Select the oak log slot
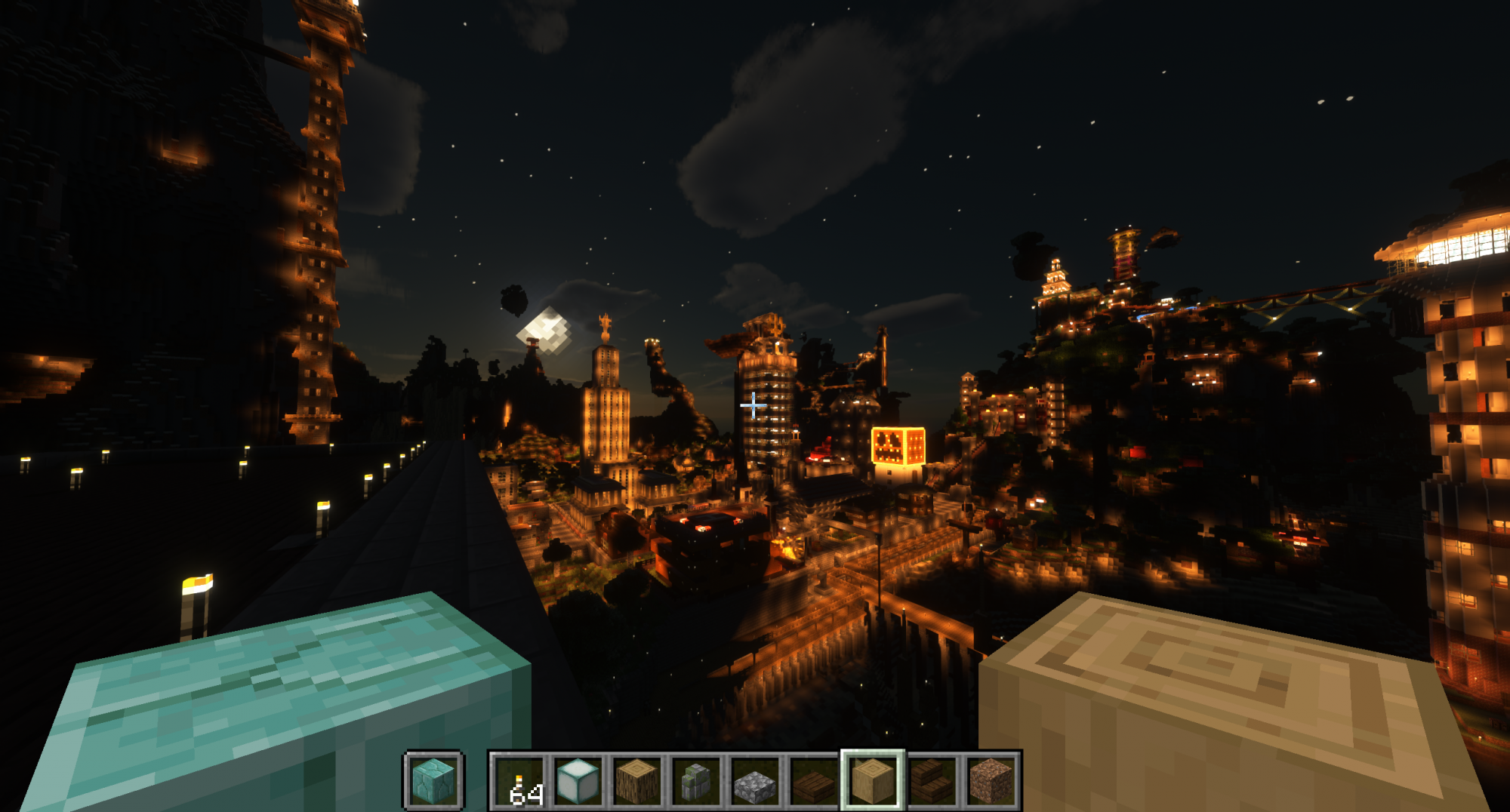 [637, 780]
